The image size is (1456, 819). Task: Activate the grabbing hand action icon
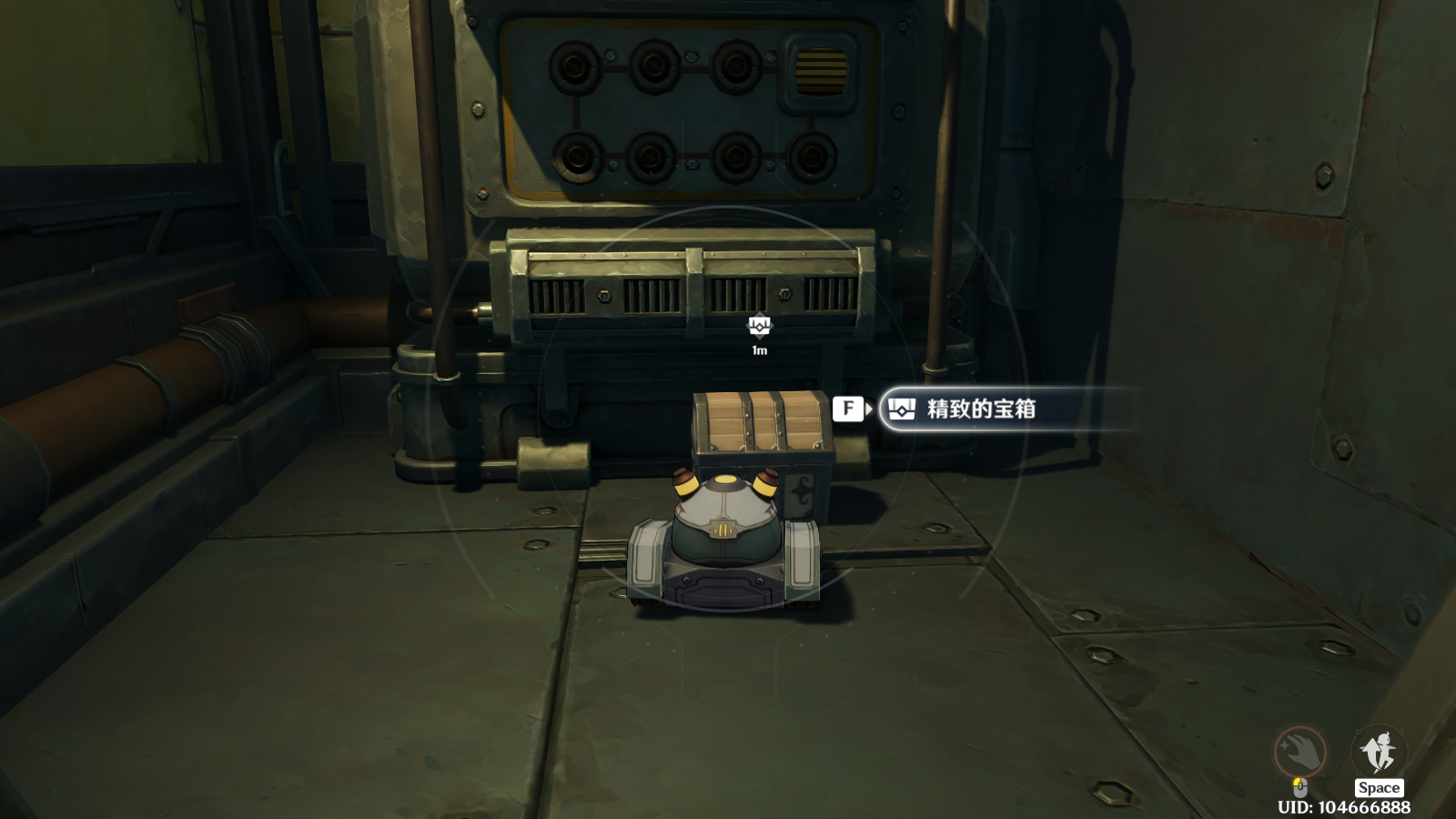tap(1299, 752)
